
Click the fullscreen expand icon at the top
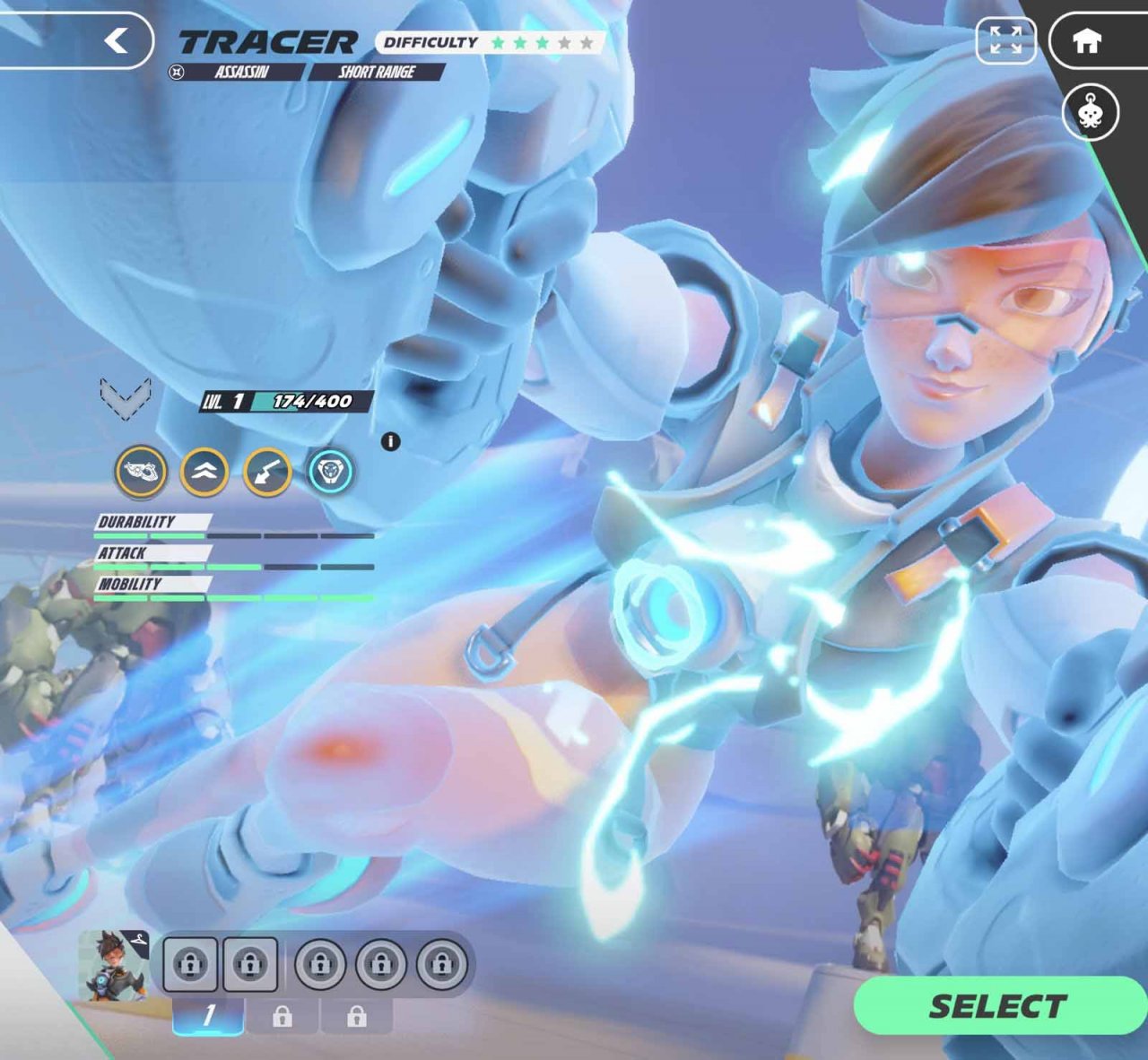pos(1008,40)
